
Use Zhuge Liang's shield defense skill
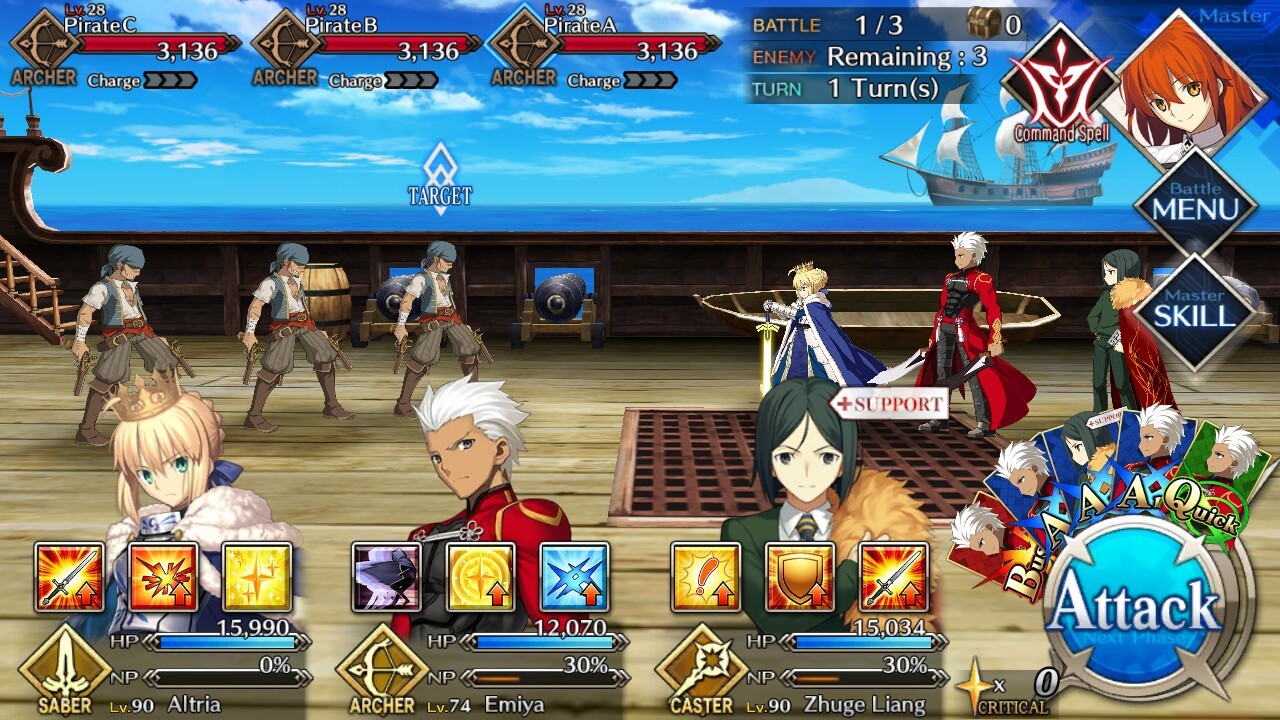800,577
